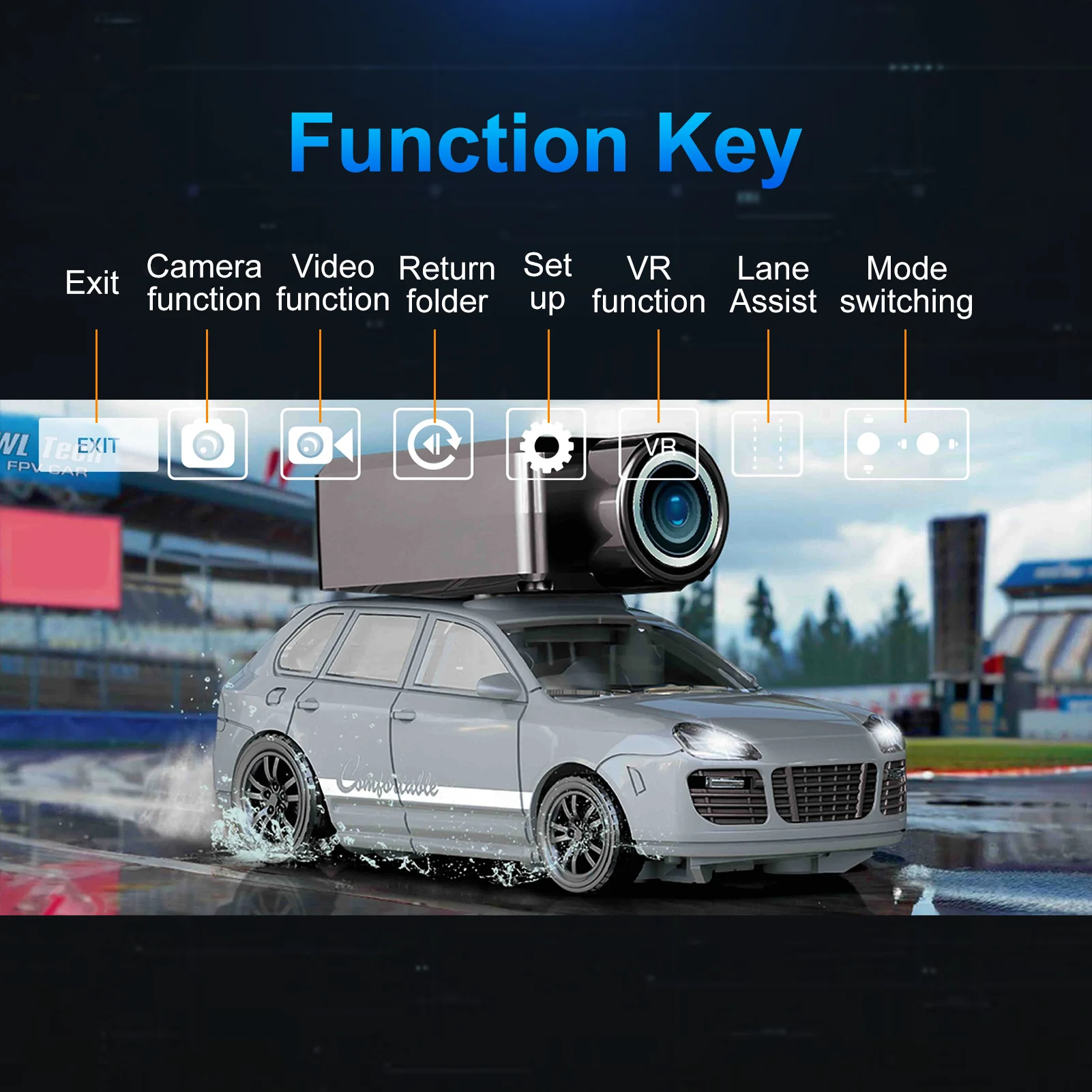Click the Camera function label

tap(205, 280)
